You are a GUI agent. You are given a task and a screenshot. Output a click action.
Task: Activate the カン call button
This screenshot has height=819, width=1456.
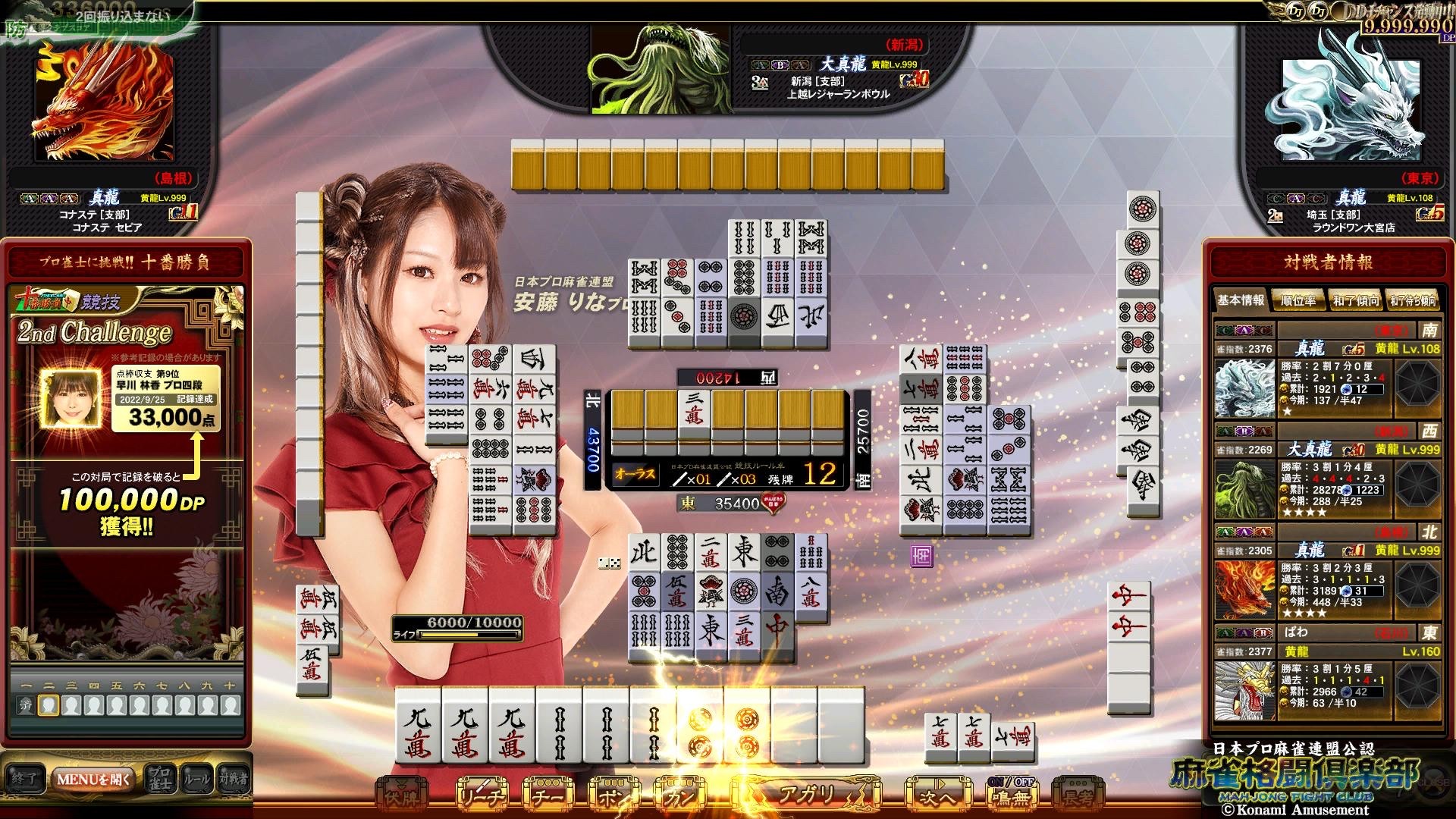tap(677, 795)
